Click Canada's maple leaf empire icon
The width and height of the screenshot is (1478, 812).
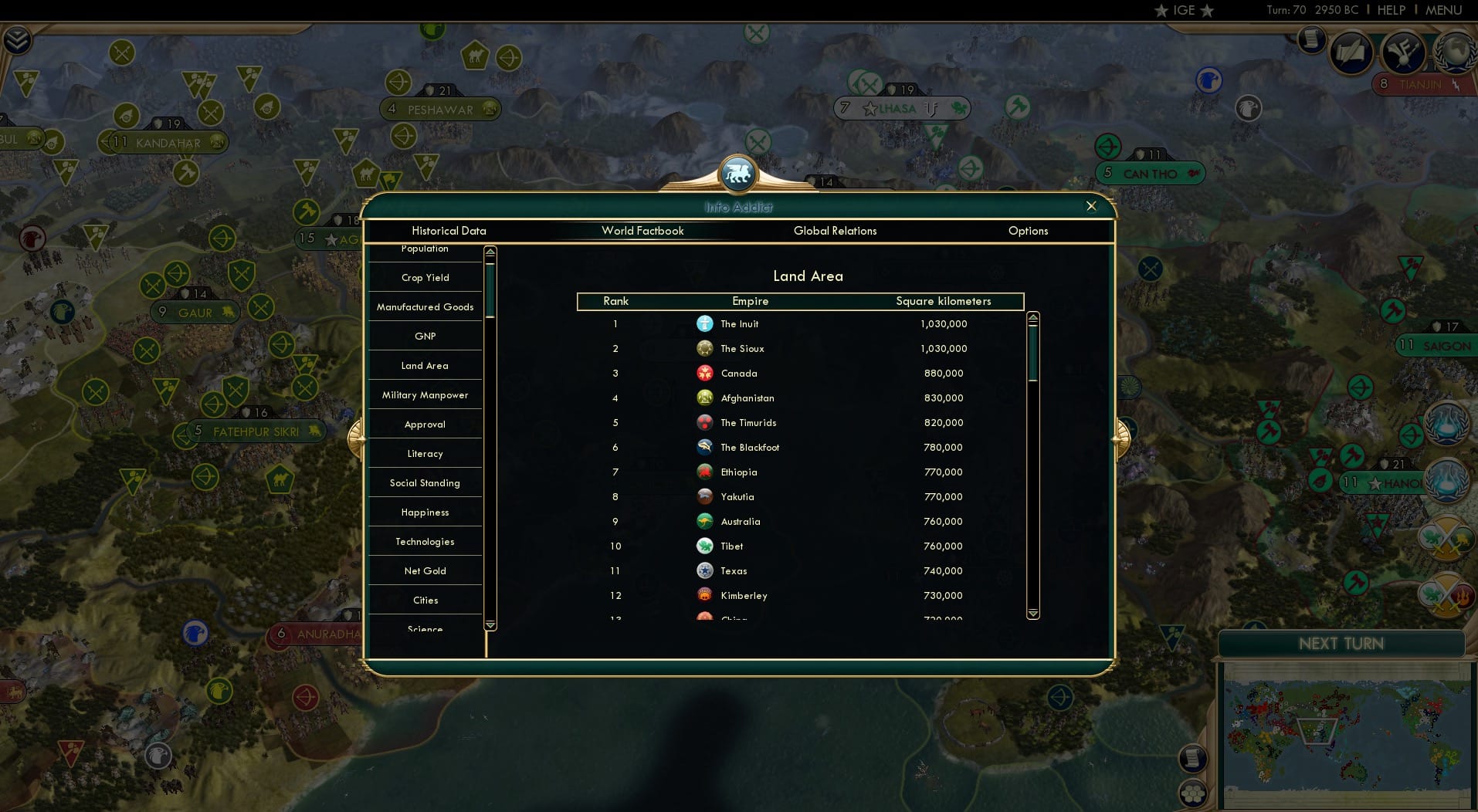705,374
